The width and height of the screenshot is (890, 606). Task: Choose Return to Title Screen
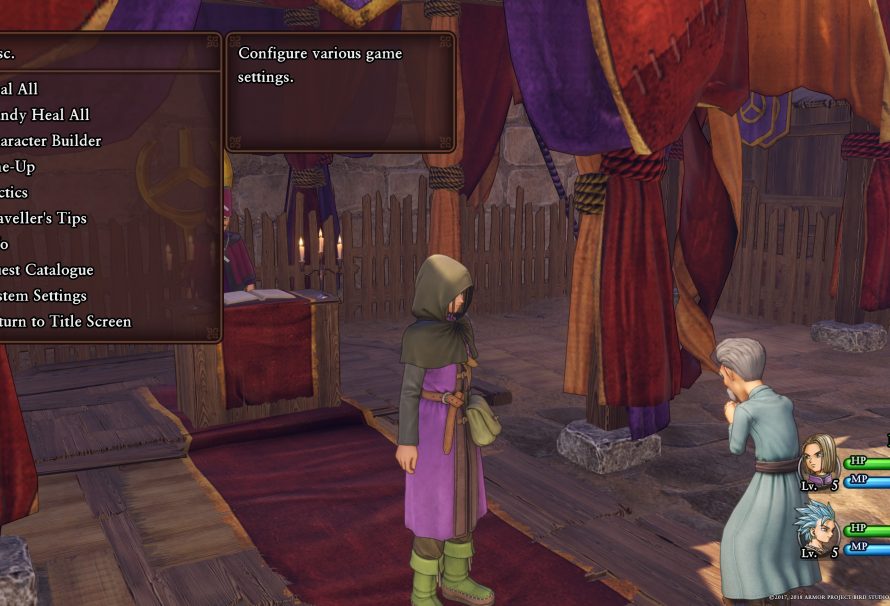[x=65, y=322]
